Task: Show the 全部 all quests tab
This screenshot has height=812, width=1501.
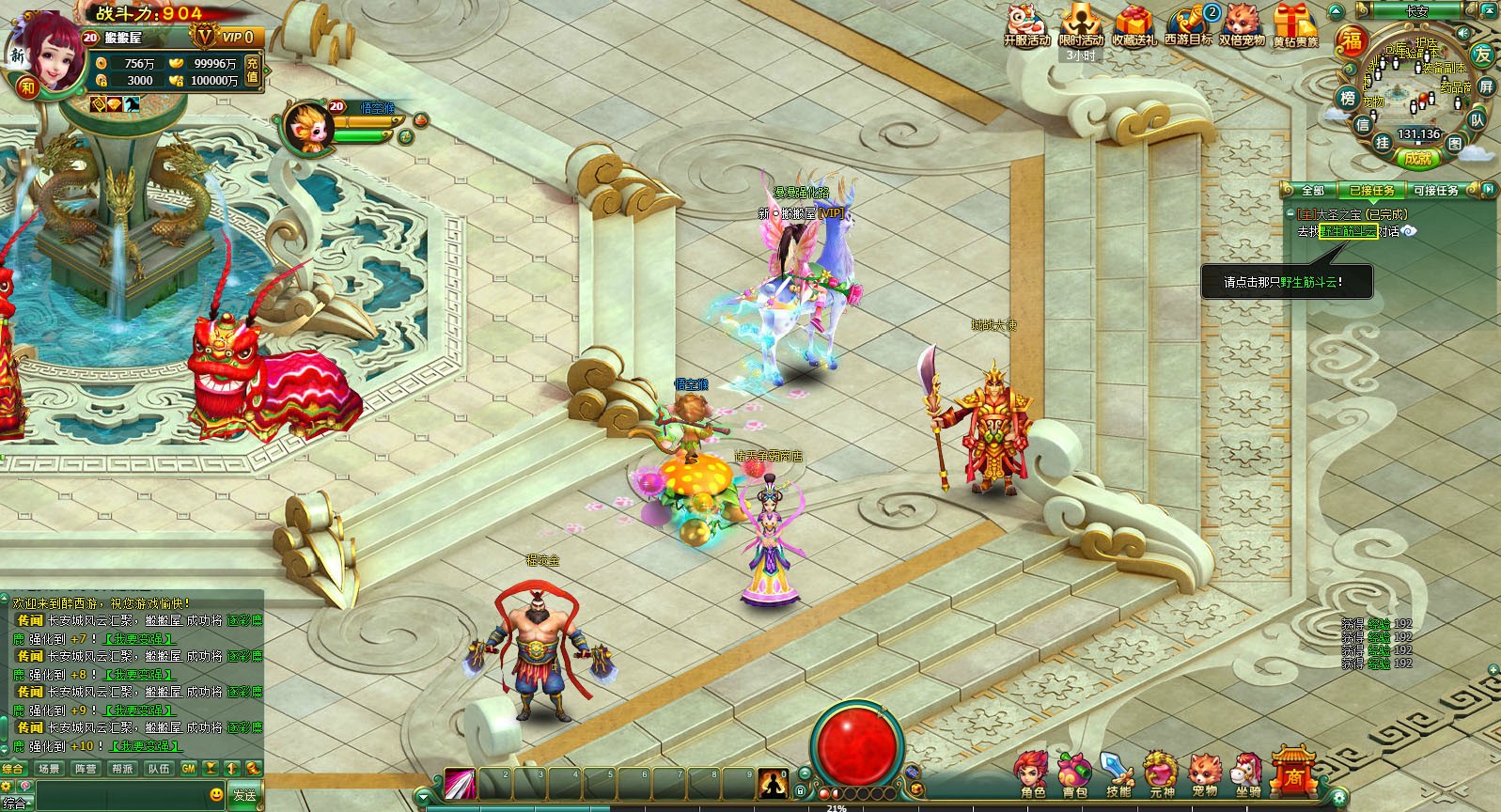Action: (x=1313, y=191)
